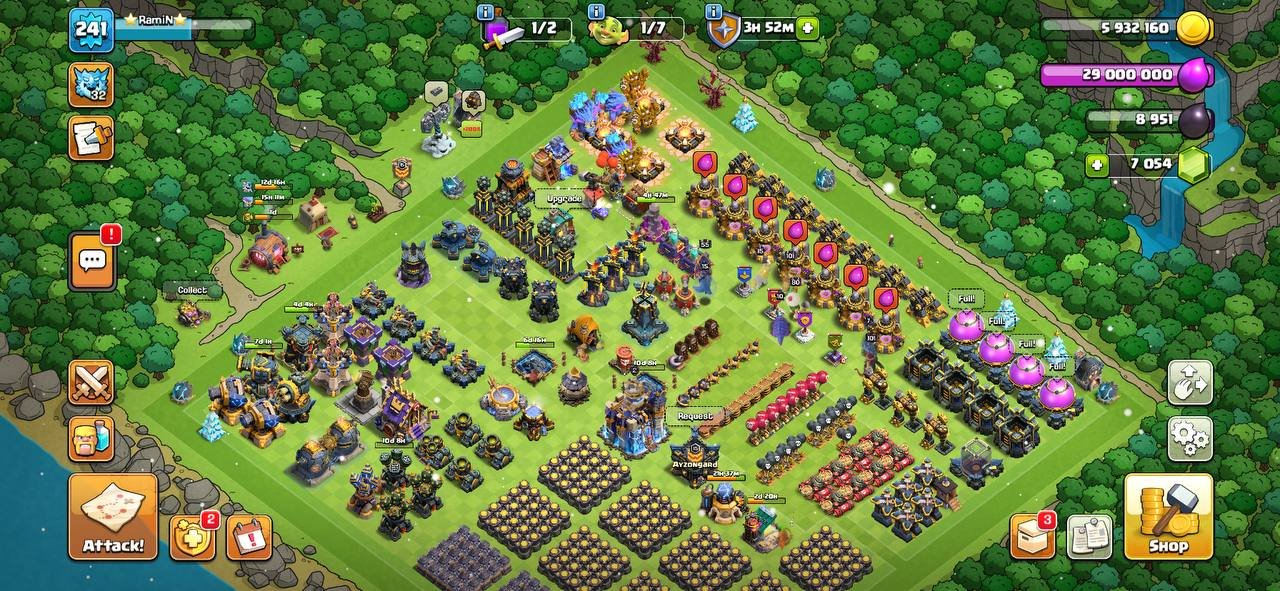Show info for the 1/2 sword counter
1280x591 pixels.
tap(487, 12)
